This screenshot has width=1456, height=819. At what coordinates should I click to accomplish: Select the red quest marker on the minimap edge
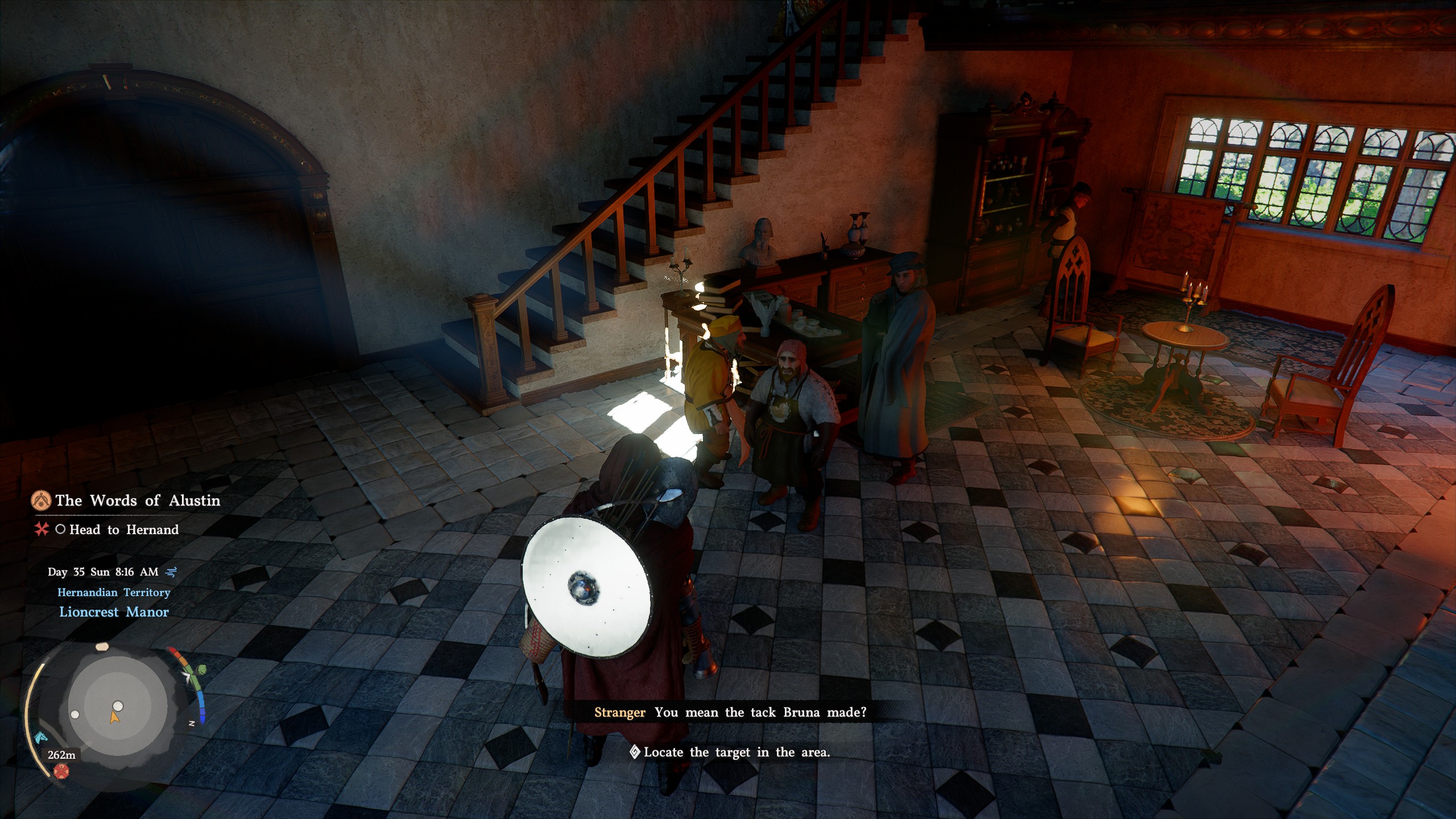click(x=61, y=771)
